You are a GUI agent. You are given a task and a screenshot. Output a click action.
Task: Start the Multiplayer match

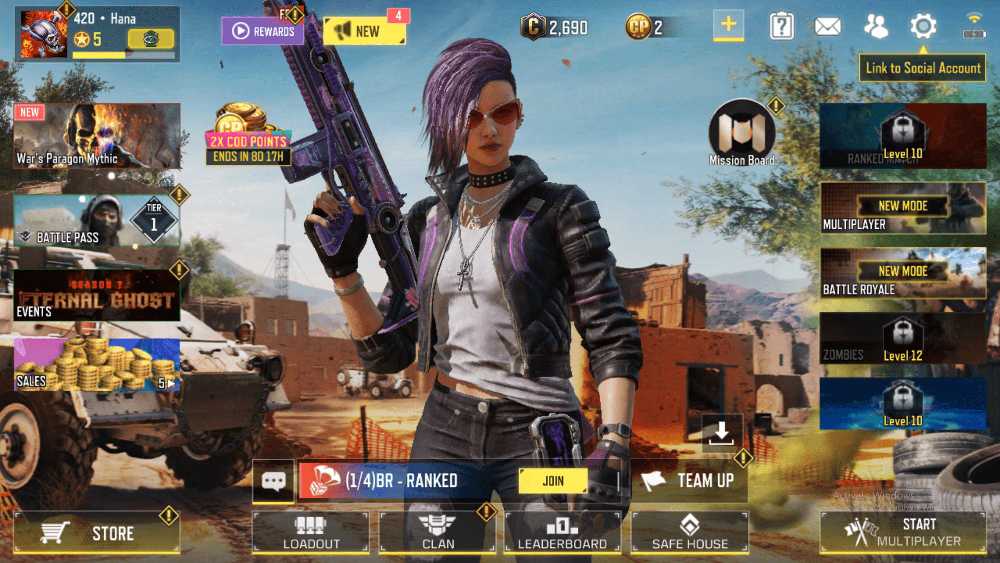tap(903, 532)
